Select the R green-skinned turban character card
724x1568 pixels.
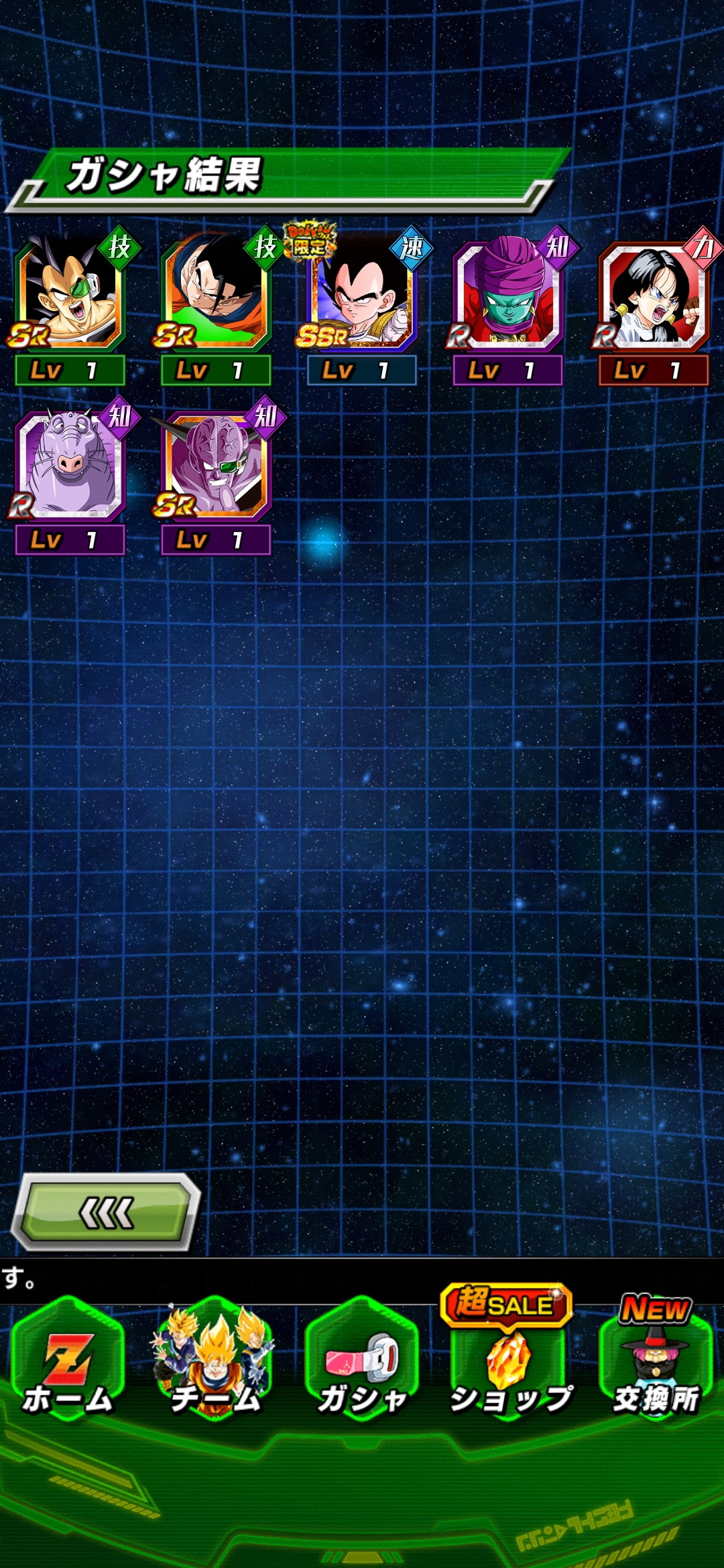[508, 295]
